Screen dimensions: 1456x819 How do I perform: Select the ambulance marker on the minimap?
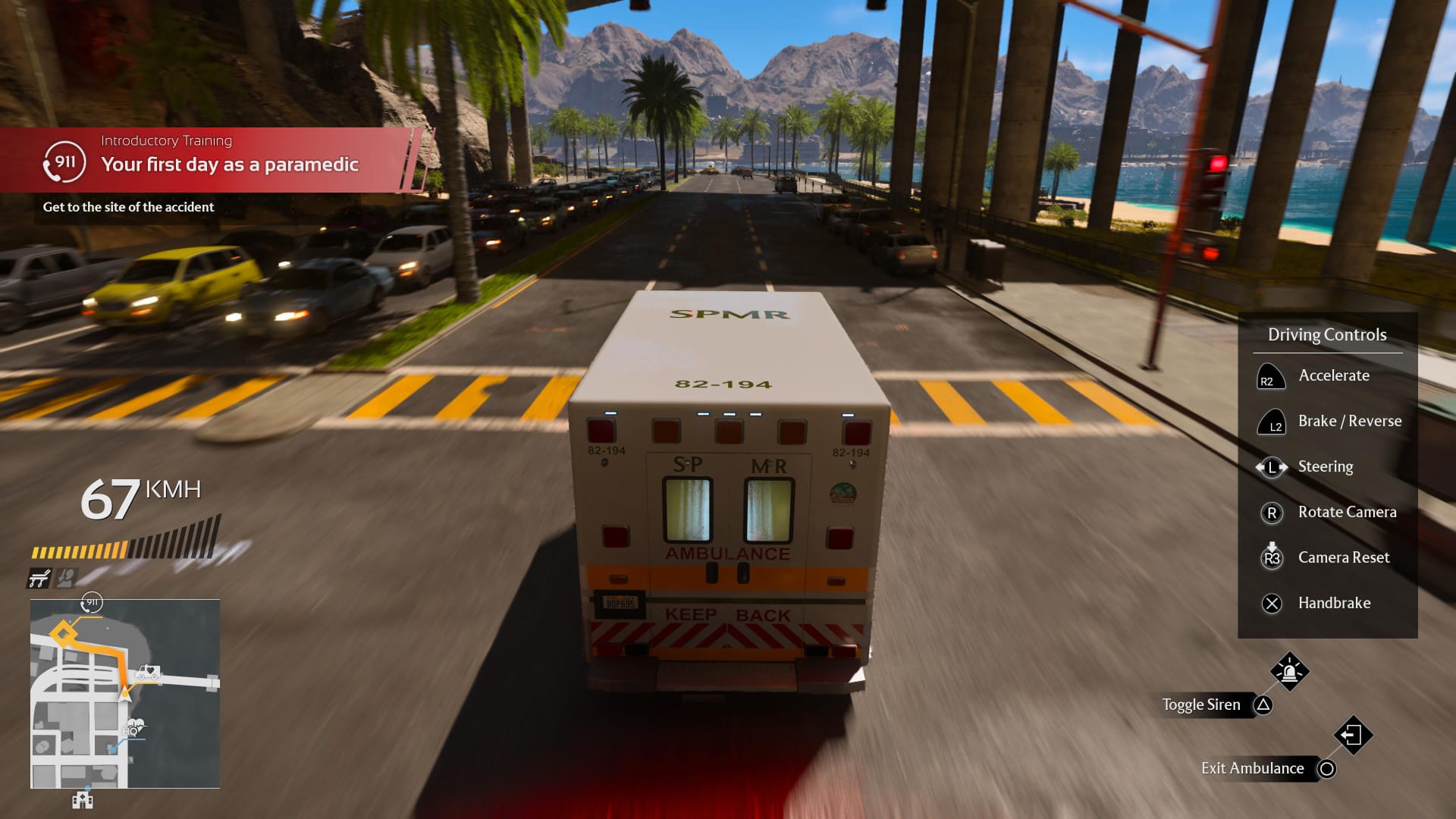click(x=147, y=672)
